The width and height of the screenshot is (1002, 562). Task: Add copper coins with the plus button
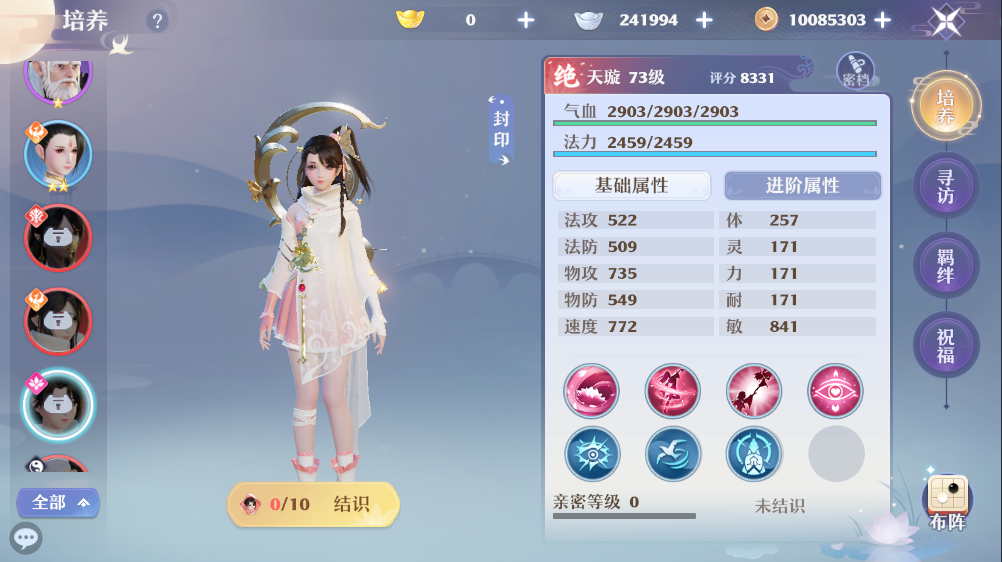click(882, 20)
